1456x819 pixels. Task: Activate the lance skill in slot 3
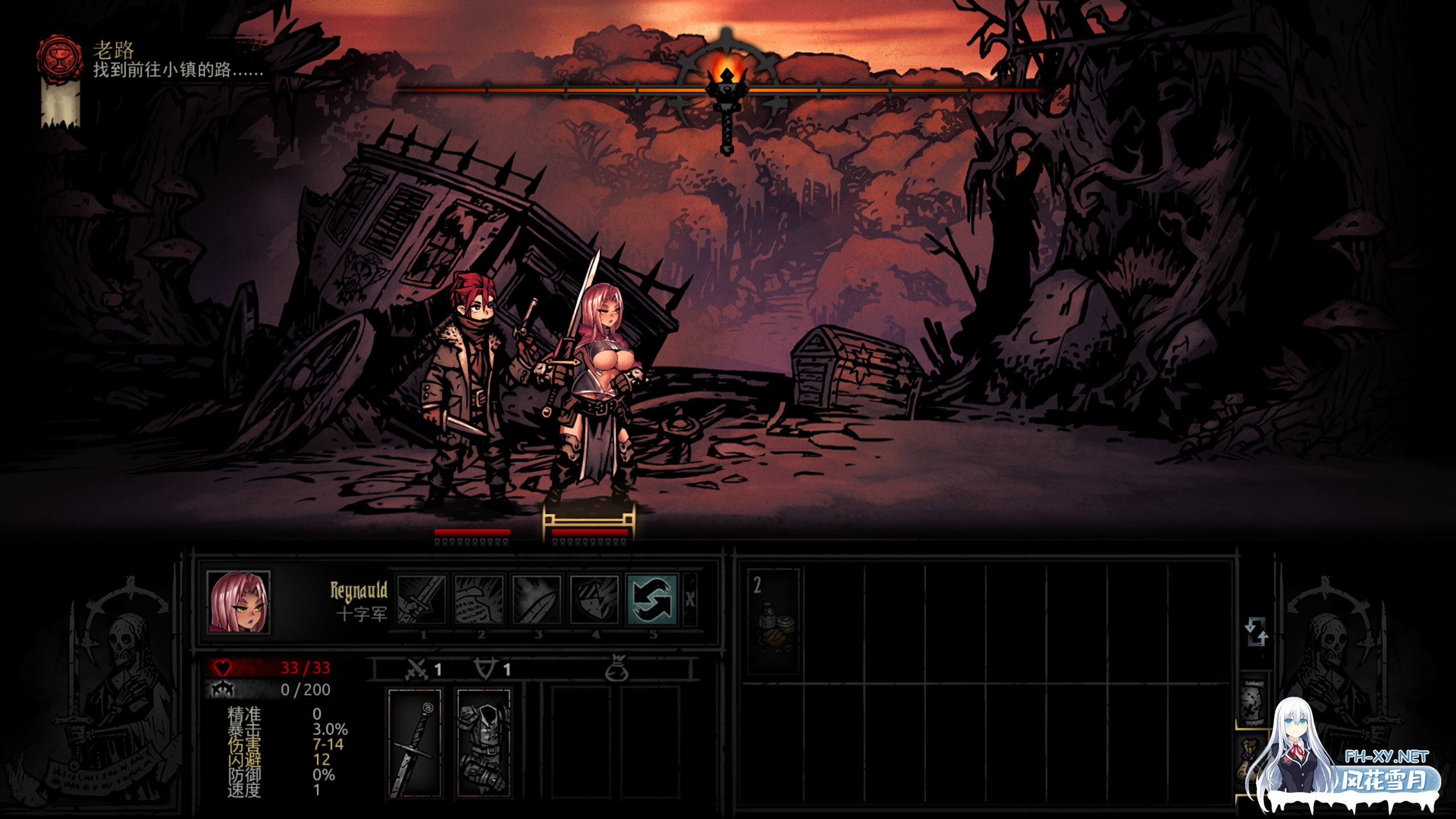click(537, 599)
